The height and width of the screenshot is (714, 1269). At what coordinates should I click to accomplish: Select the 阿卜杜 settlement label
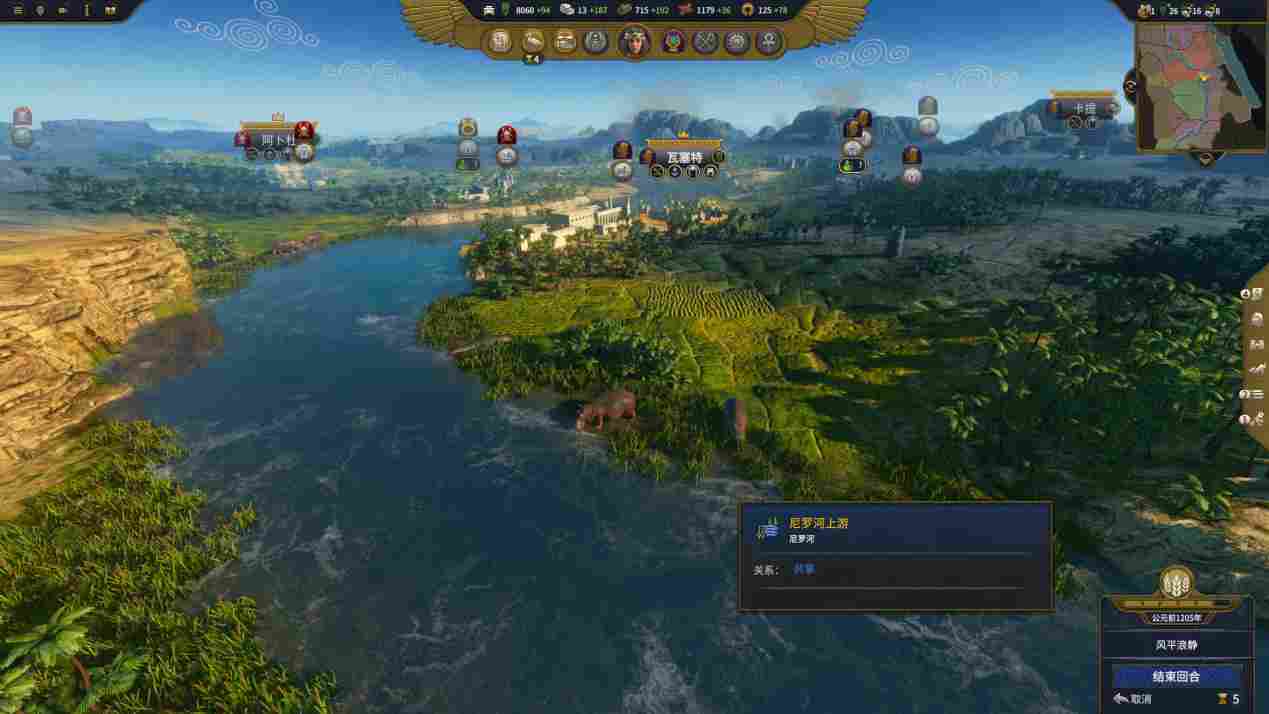click(278, 139)
